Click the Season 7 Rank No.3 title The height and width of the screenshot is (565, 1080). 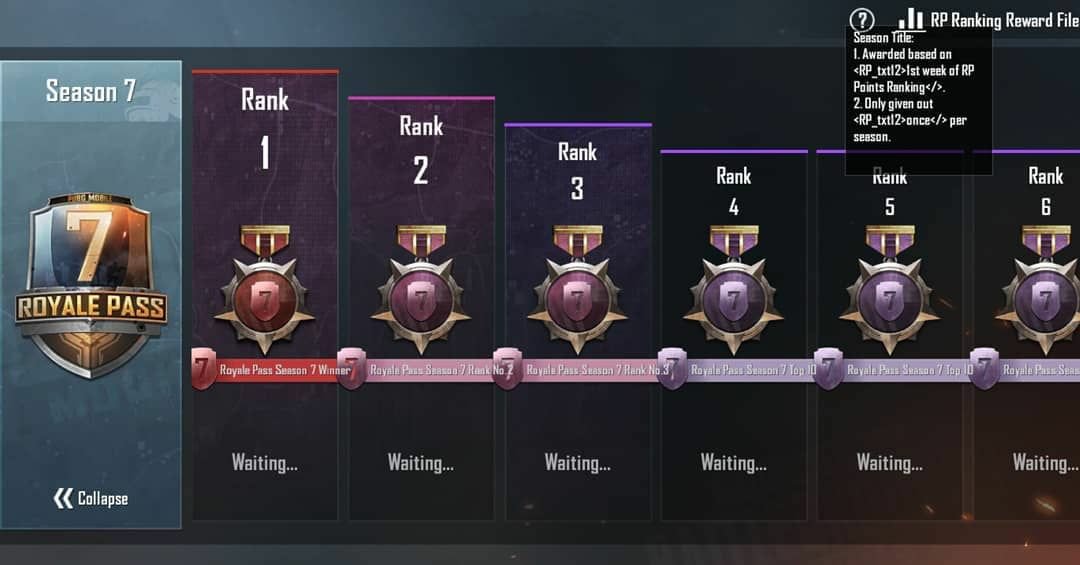pos(590,370)
